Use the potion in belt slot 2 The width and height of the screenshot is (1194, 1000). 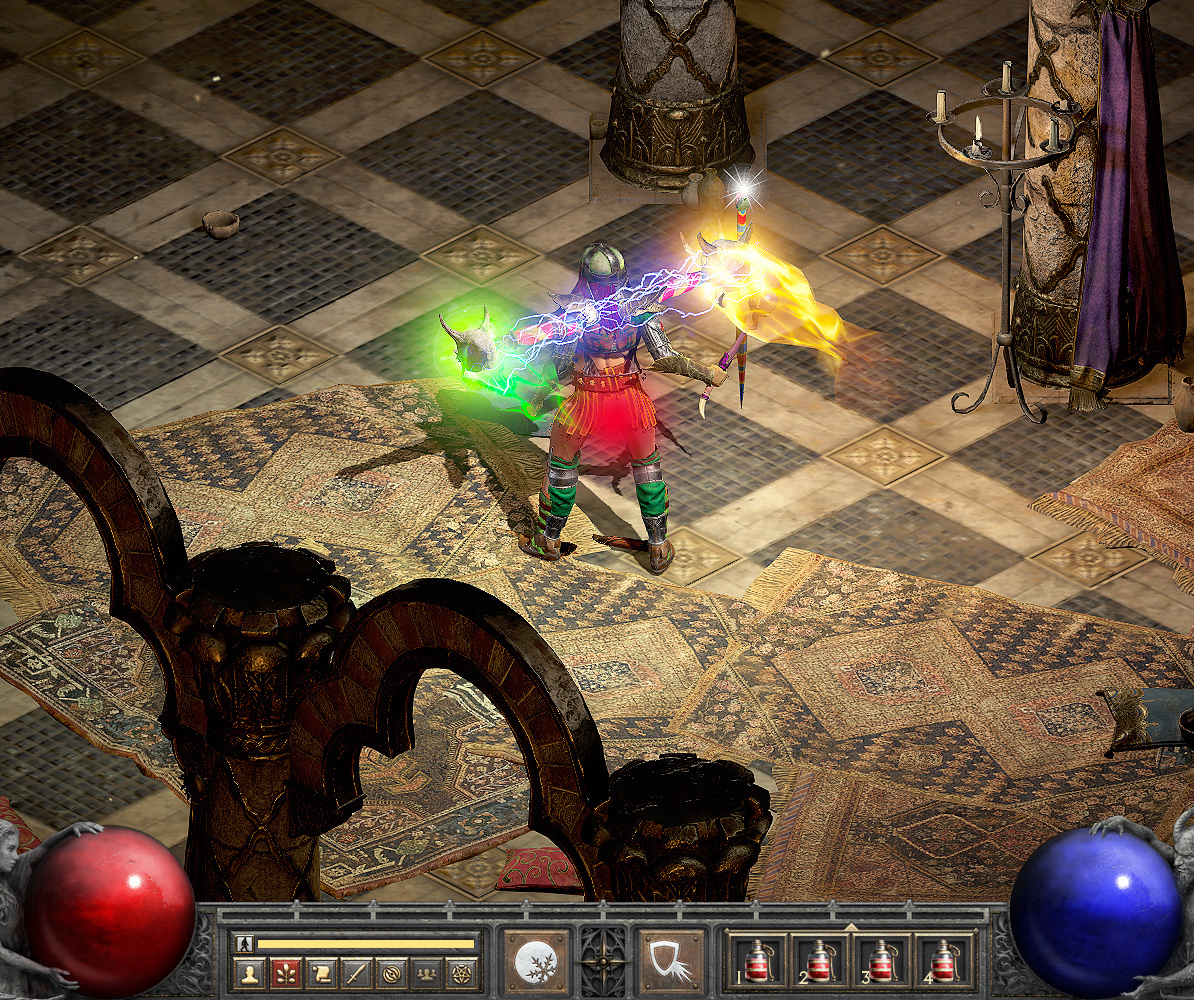pyautogui.click(x=819, y=962)
